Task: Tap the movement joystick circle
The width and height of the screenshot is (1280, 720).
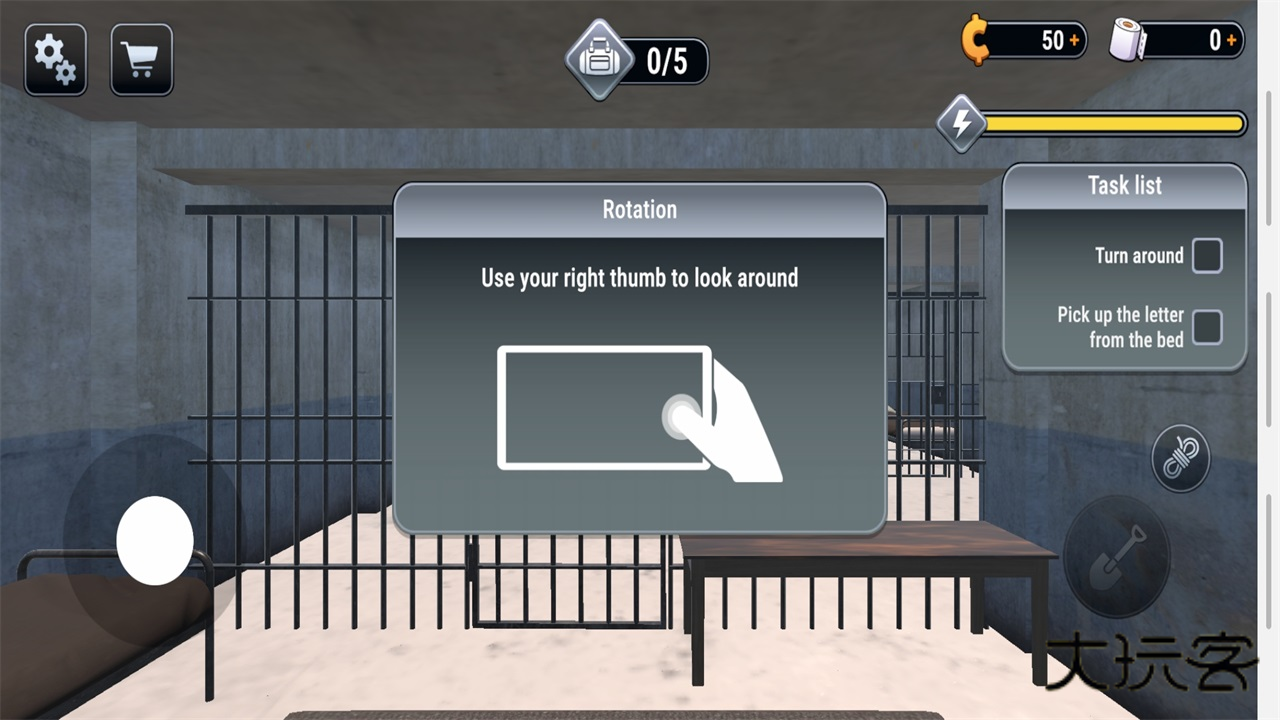Action: coord(153,540)
